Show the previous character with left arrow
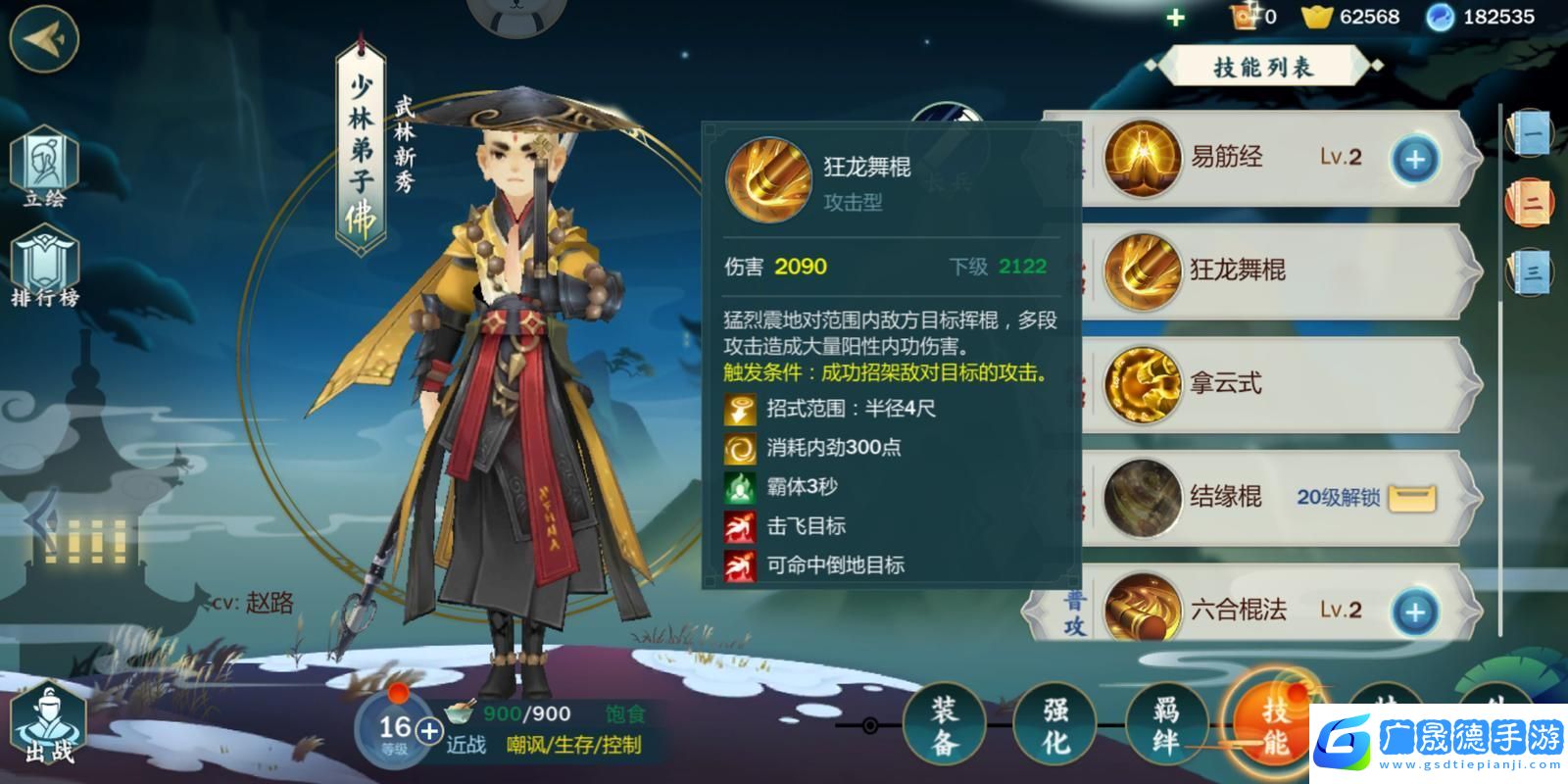This screenshot has height=784, width=1568. coord(39,521)
